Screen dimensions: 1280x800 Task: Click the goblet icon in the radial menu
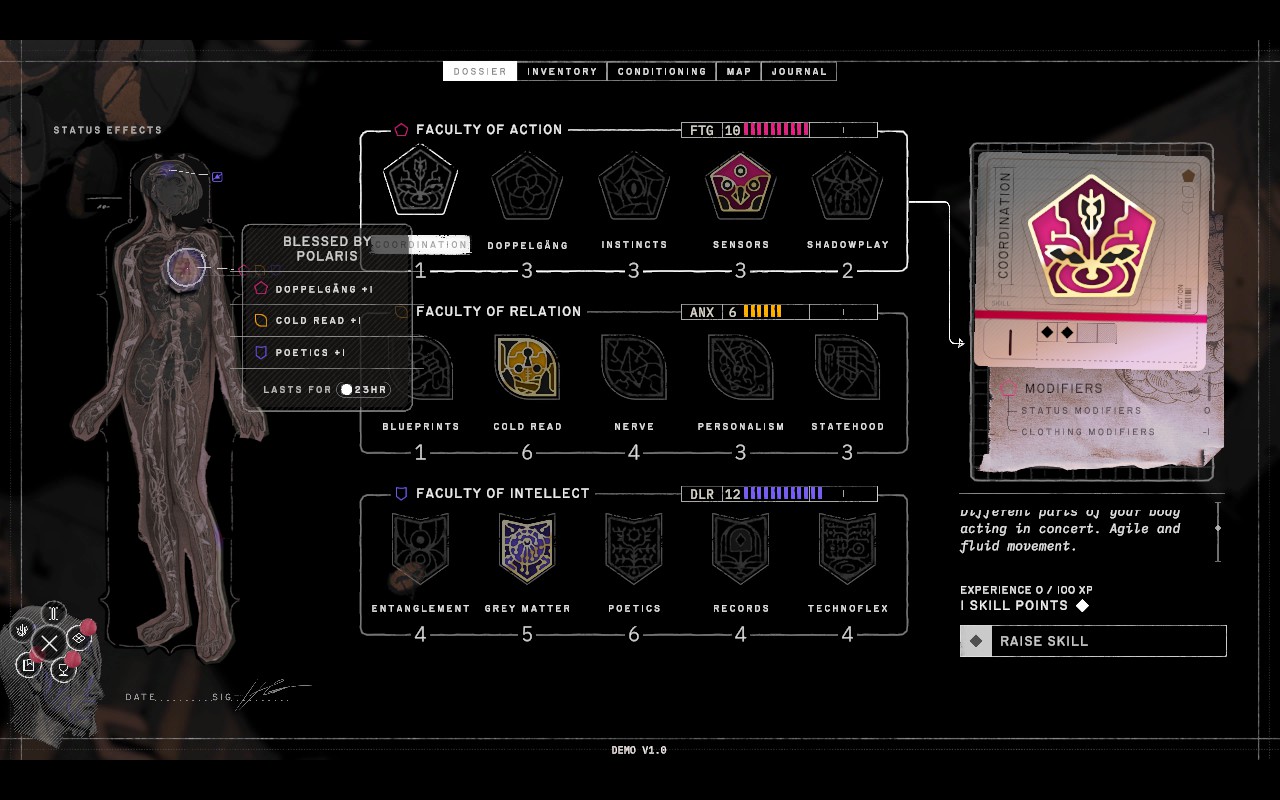(64, 668)
